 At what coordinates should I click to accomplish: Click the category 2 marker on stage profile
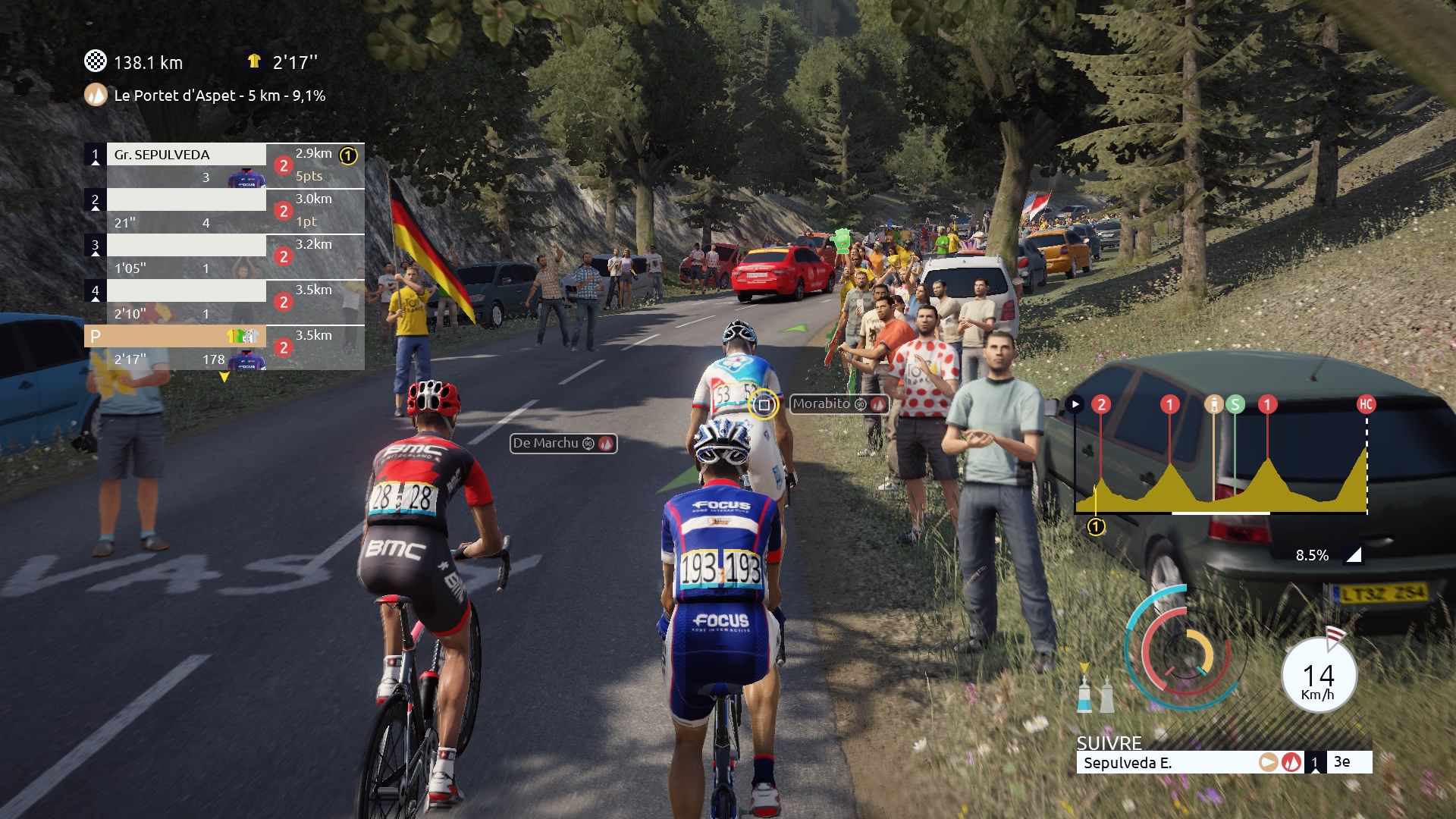click(1101, 404)
